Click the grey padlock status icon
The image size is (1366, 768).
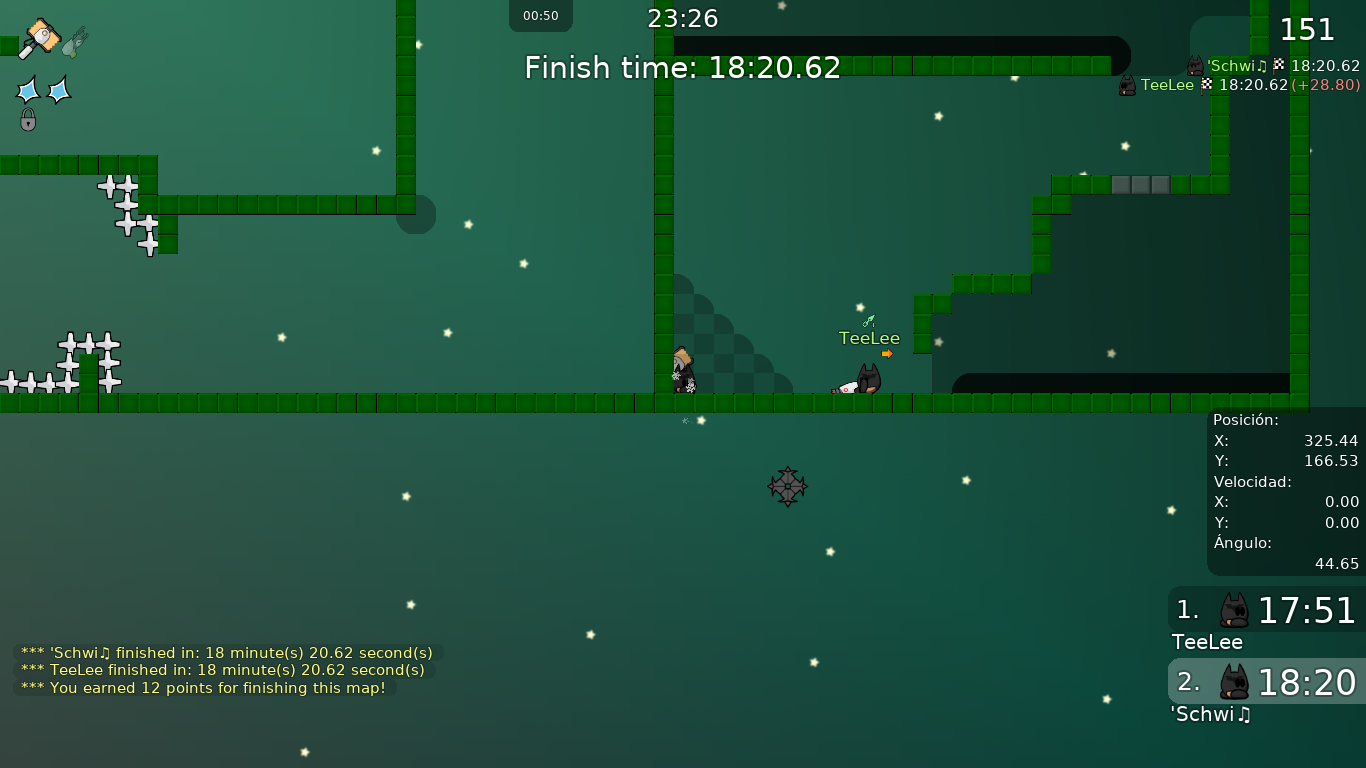[28, 120]
